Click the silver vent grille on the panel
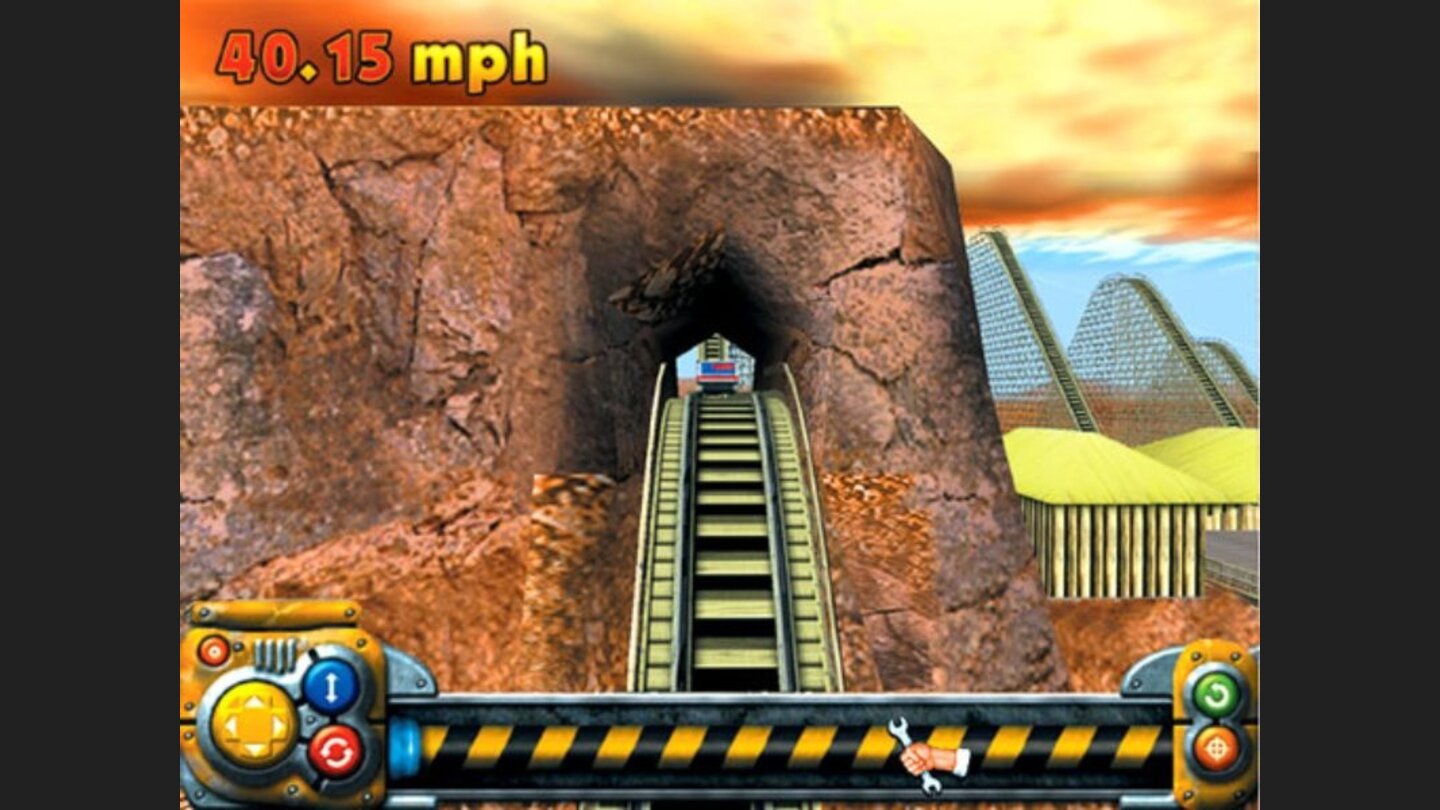Image resolution: width=1440 pixels, height=810 pixels. [277, 655]
